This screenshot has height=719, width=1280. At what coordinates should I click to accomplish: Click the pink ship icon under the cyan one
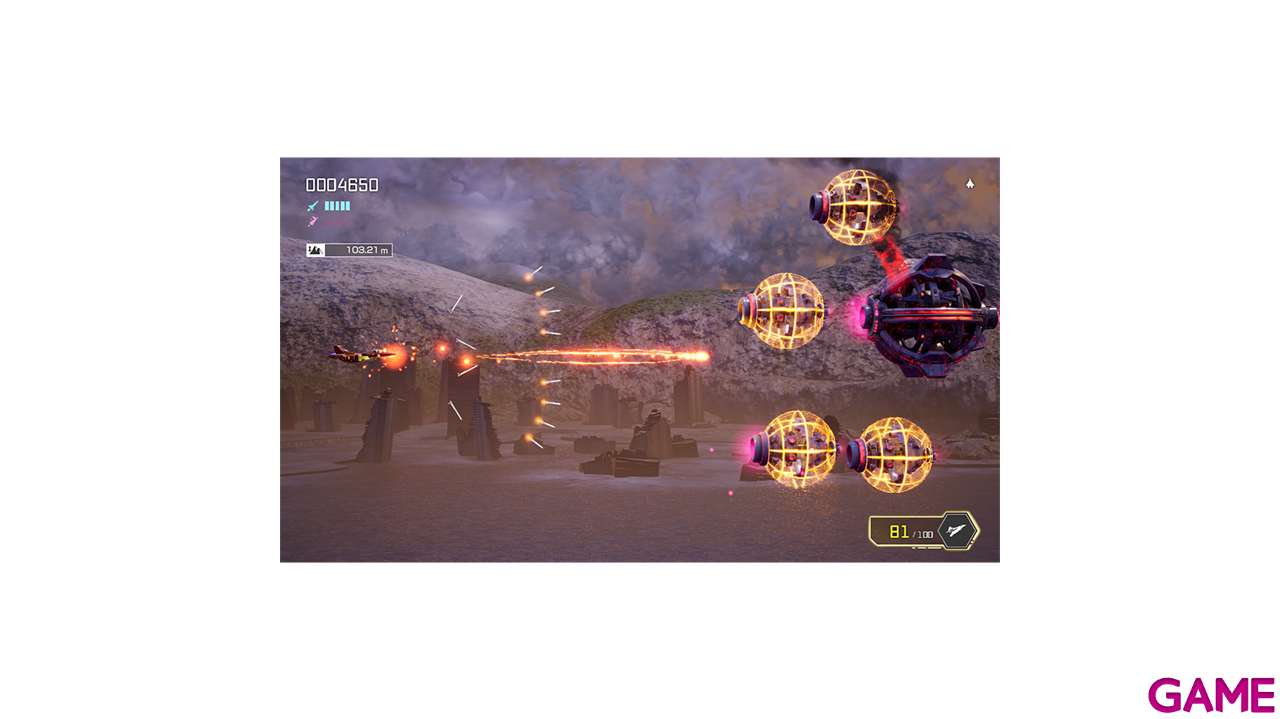[x=313, y=221]
